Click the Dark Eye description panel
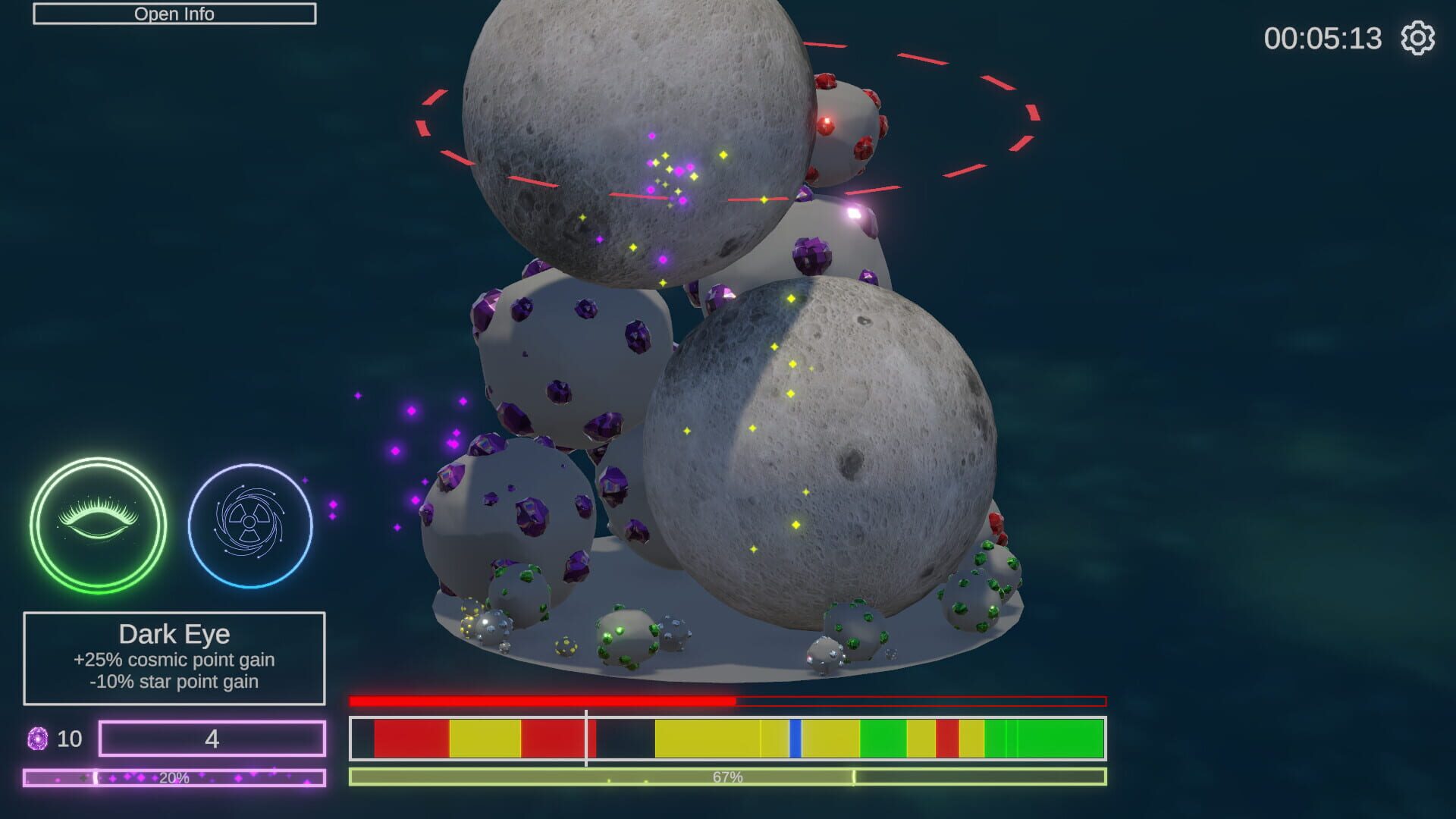This screenshot has width=1456, height=819. point(173,658)
